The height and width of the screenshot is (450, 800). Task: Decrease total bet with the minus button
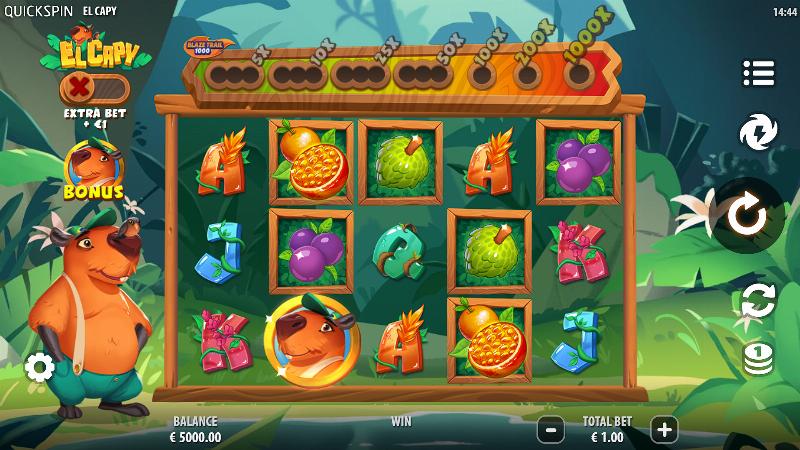(x=550, y=430)
